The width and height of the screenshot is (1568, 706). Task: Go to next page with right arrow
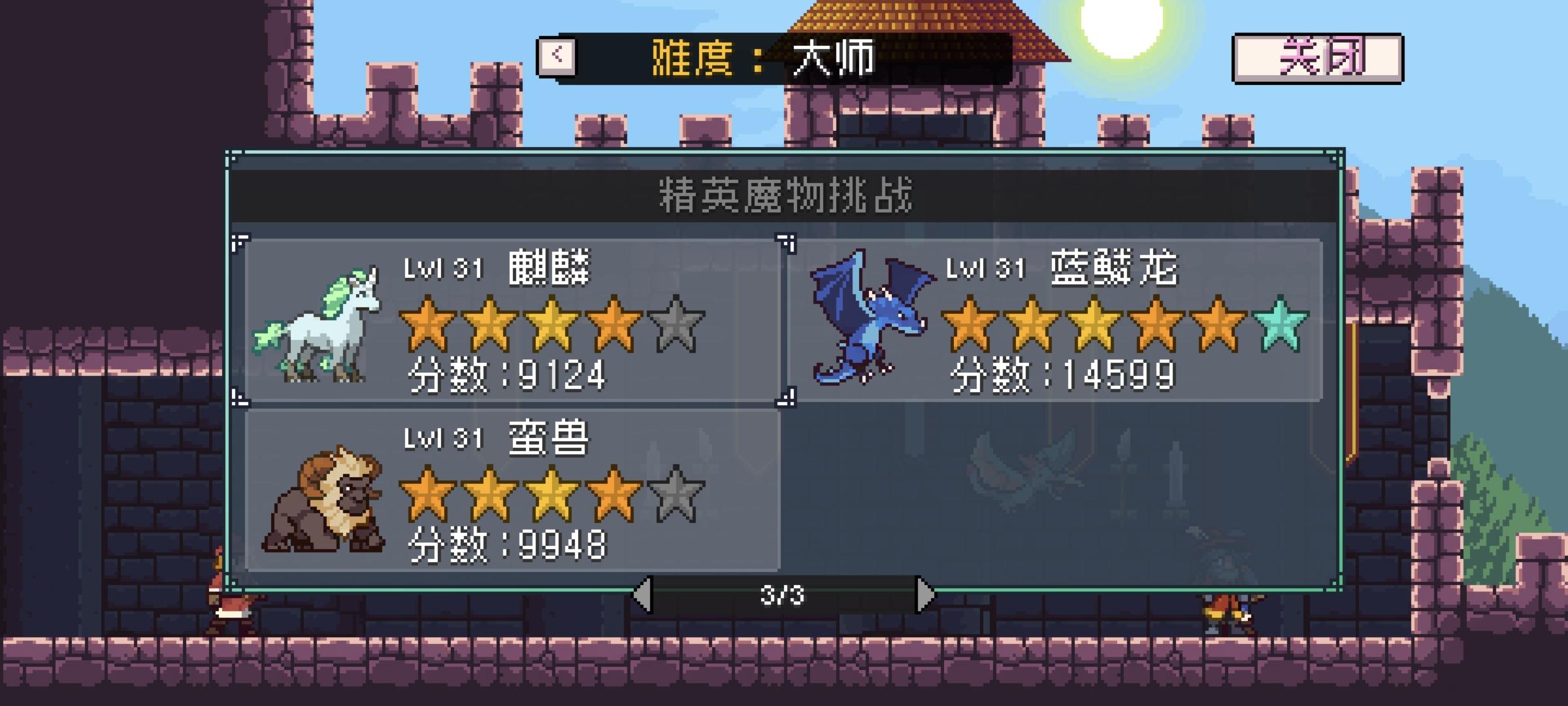(924, 595)
